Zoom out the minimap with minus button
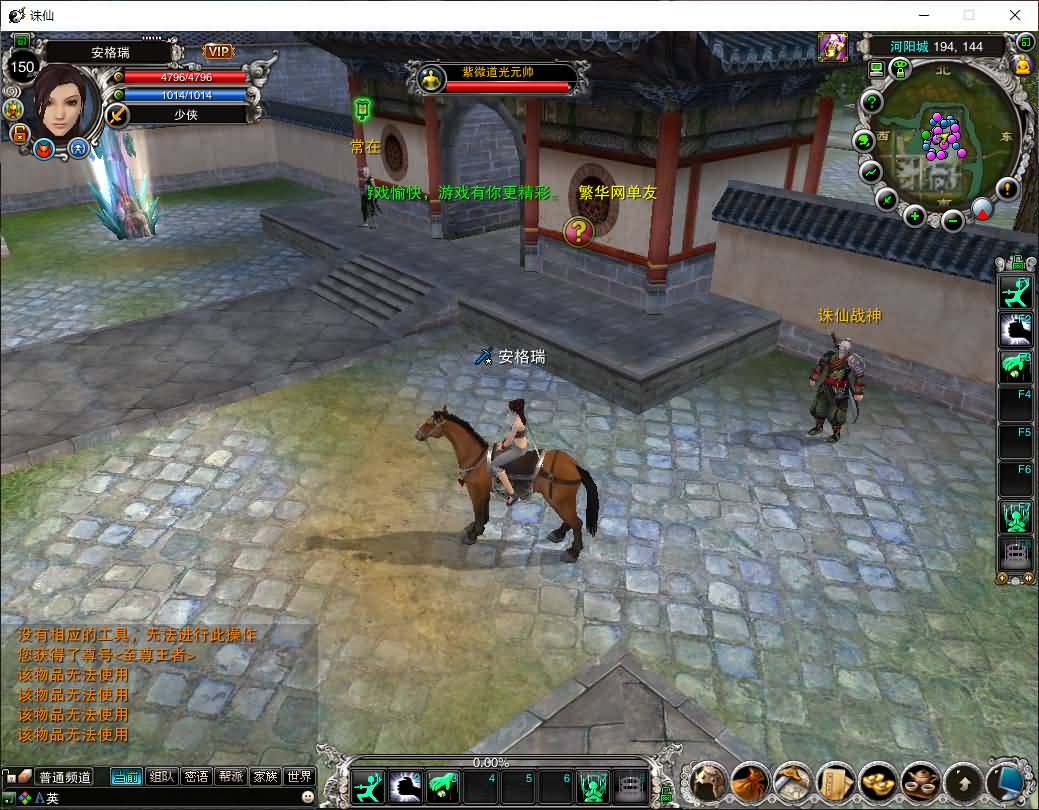This screenshot has width=1039, height=810. tap(953, 220)
